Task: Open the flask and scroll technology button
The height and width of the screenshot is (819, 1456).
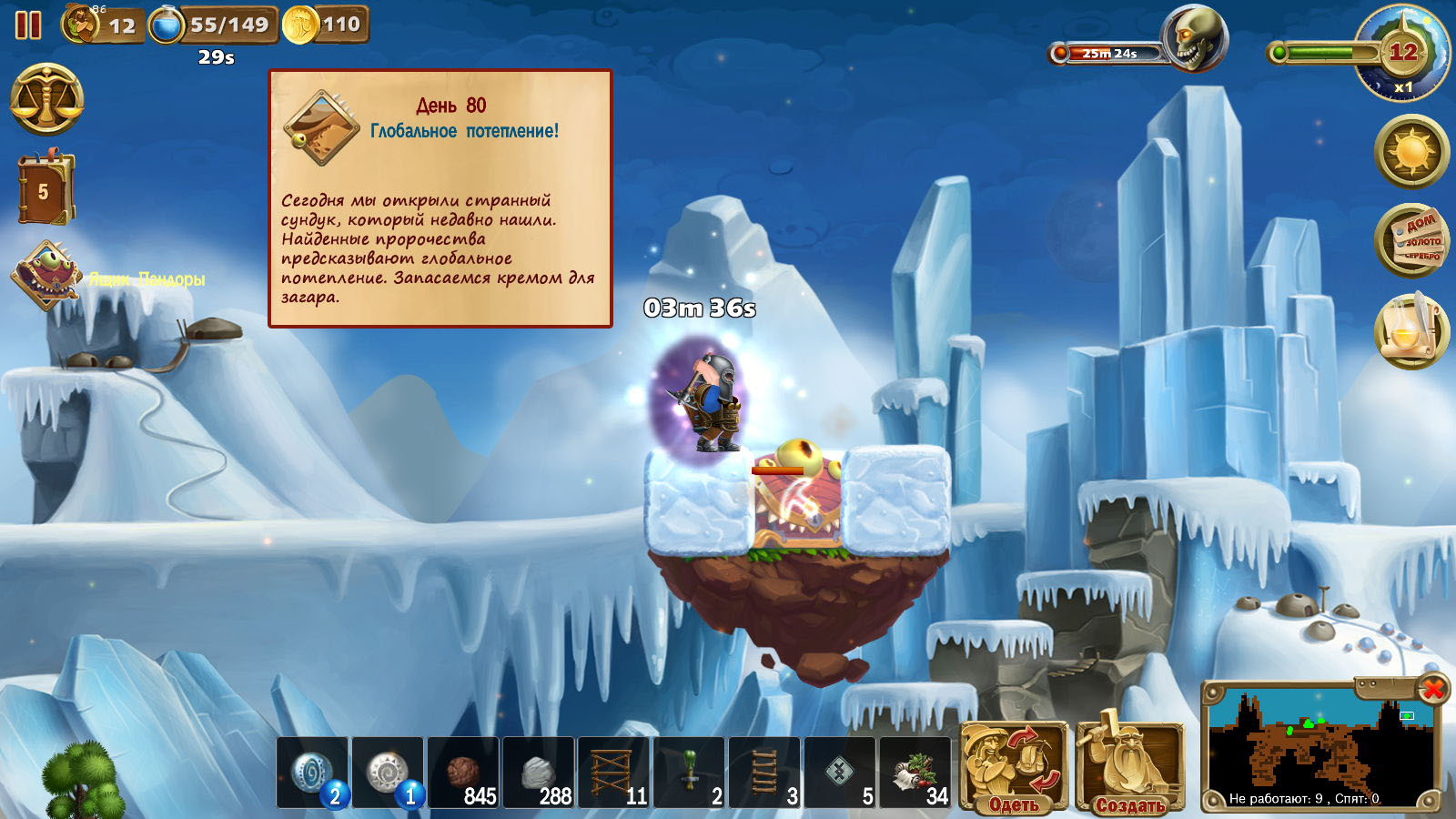Action: pos(1410,330)
